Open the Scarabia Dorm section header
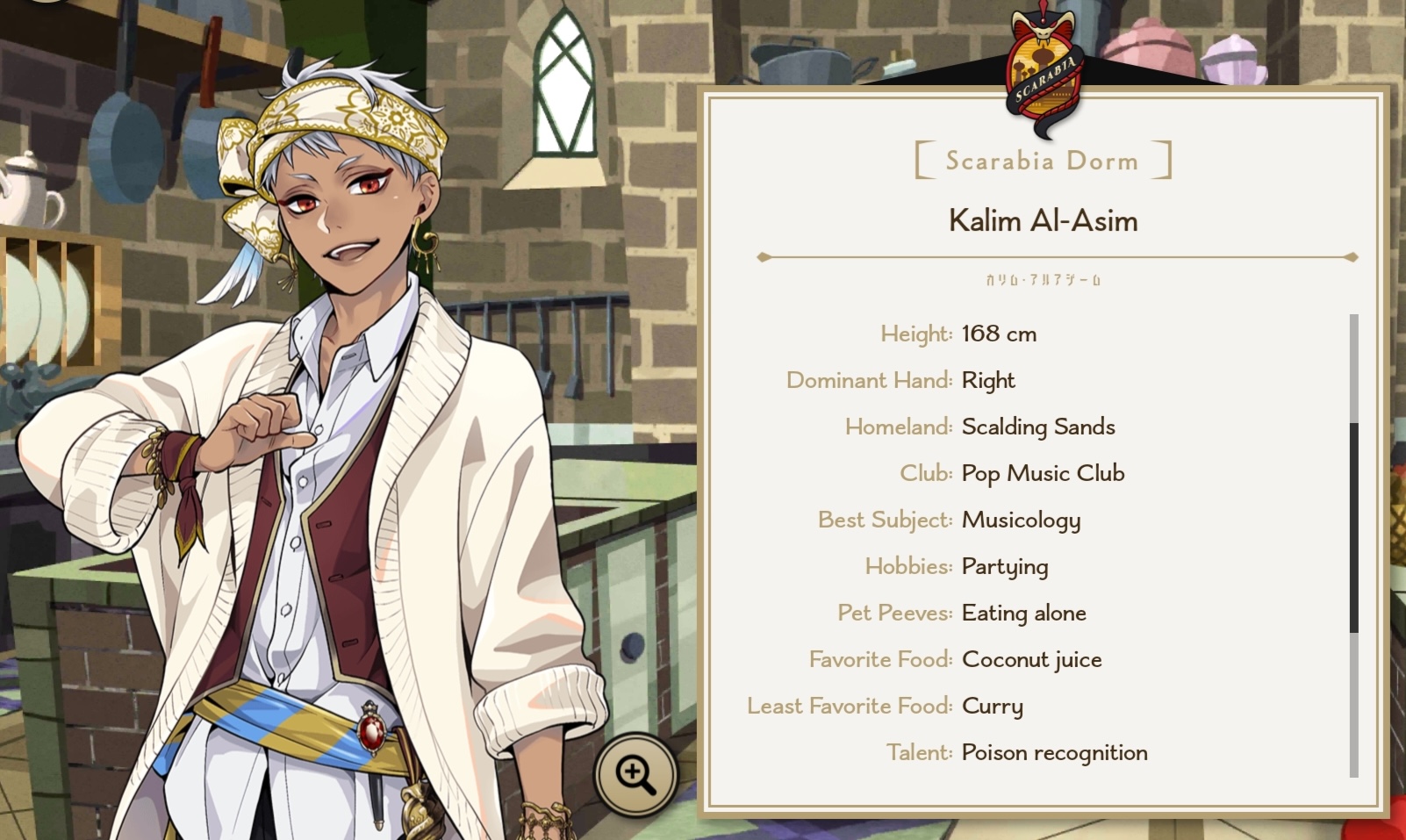 click(1041, 160)
